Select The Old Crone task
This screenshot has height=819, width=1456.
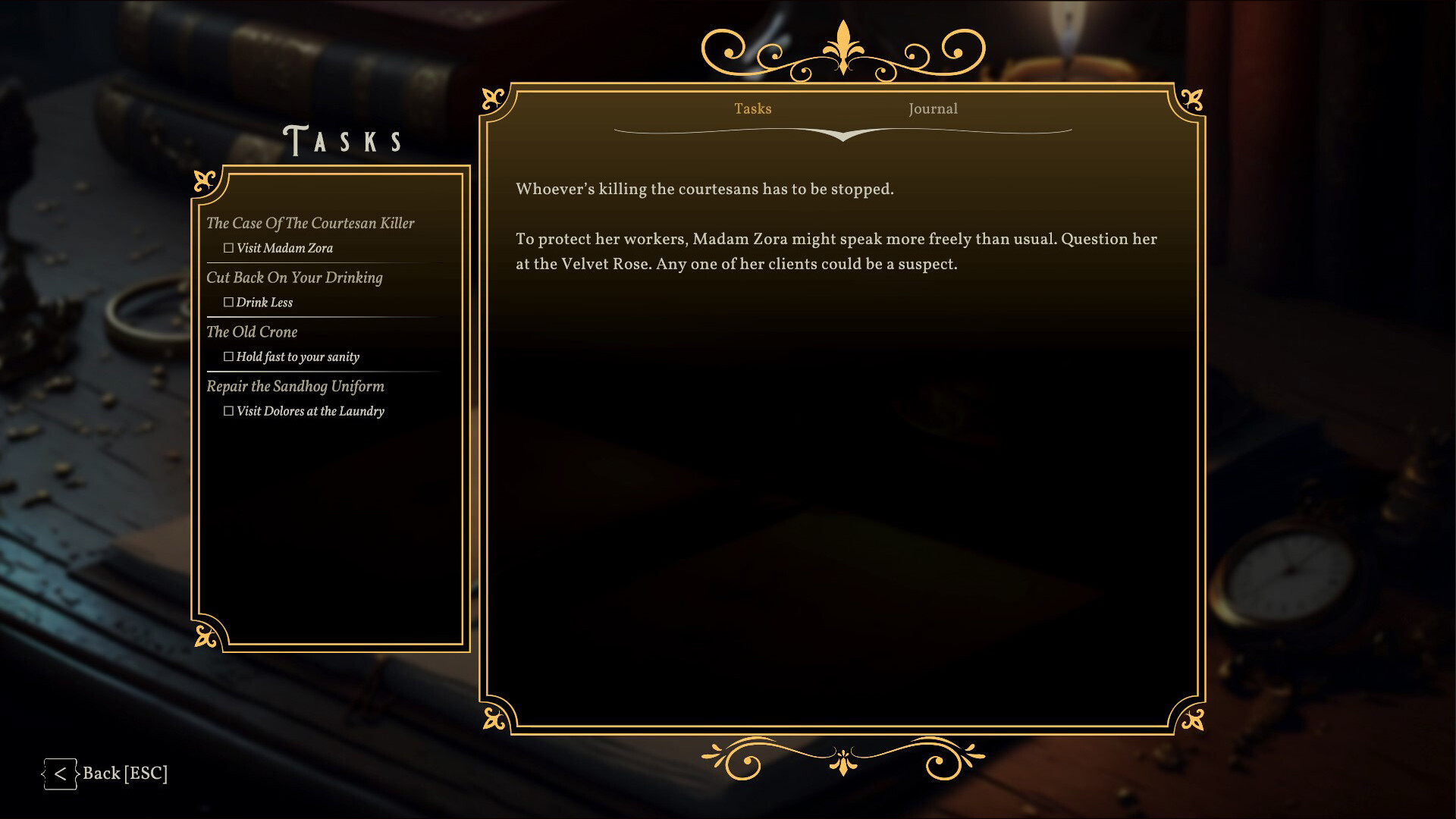click(x=252, y=332)
